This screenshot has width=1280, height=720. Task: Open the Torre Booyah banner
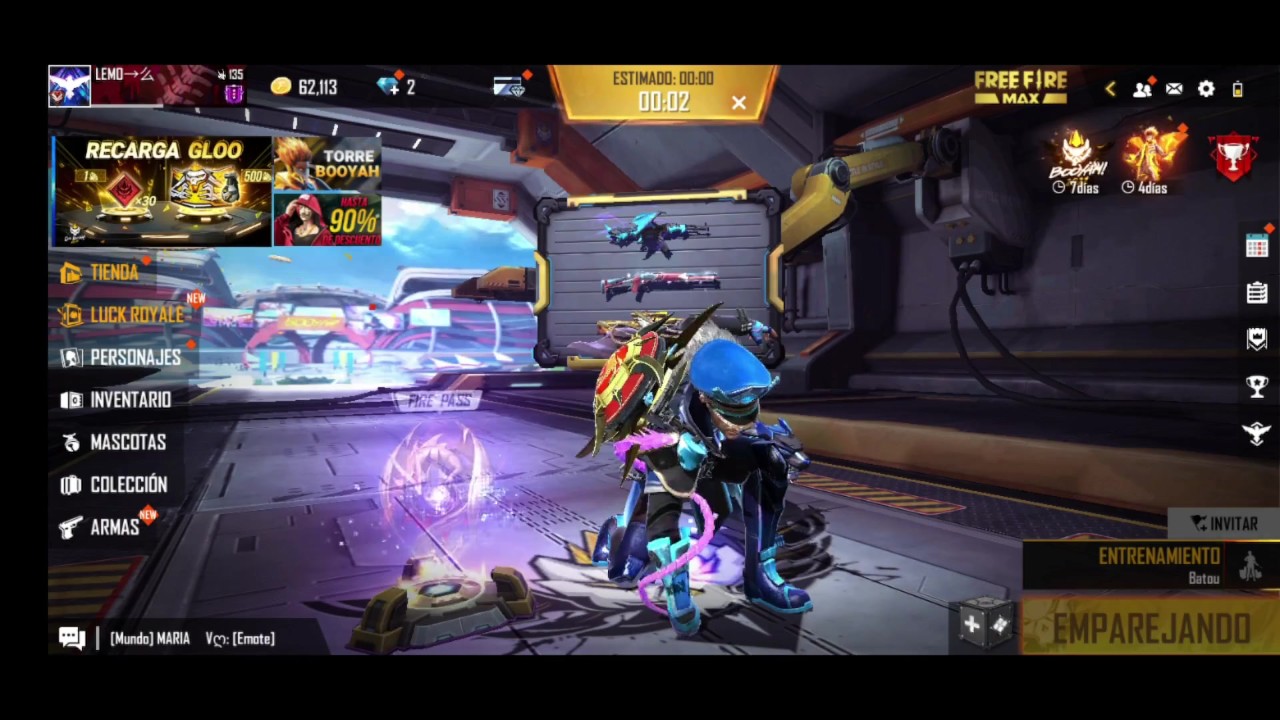point(328,163)
